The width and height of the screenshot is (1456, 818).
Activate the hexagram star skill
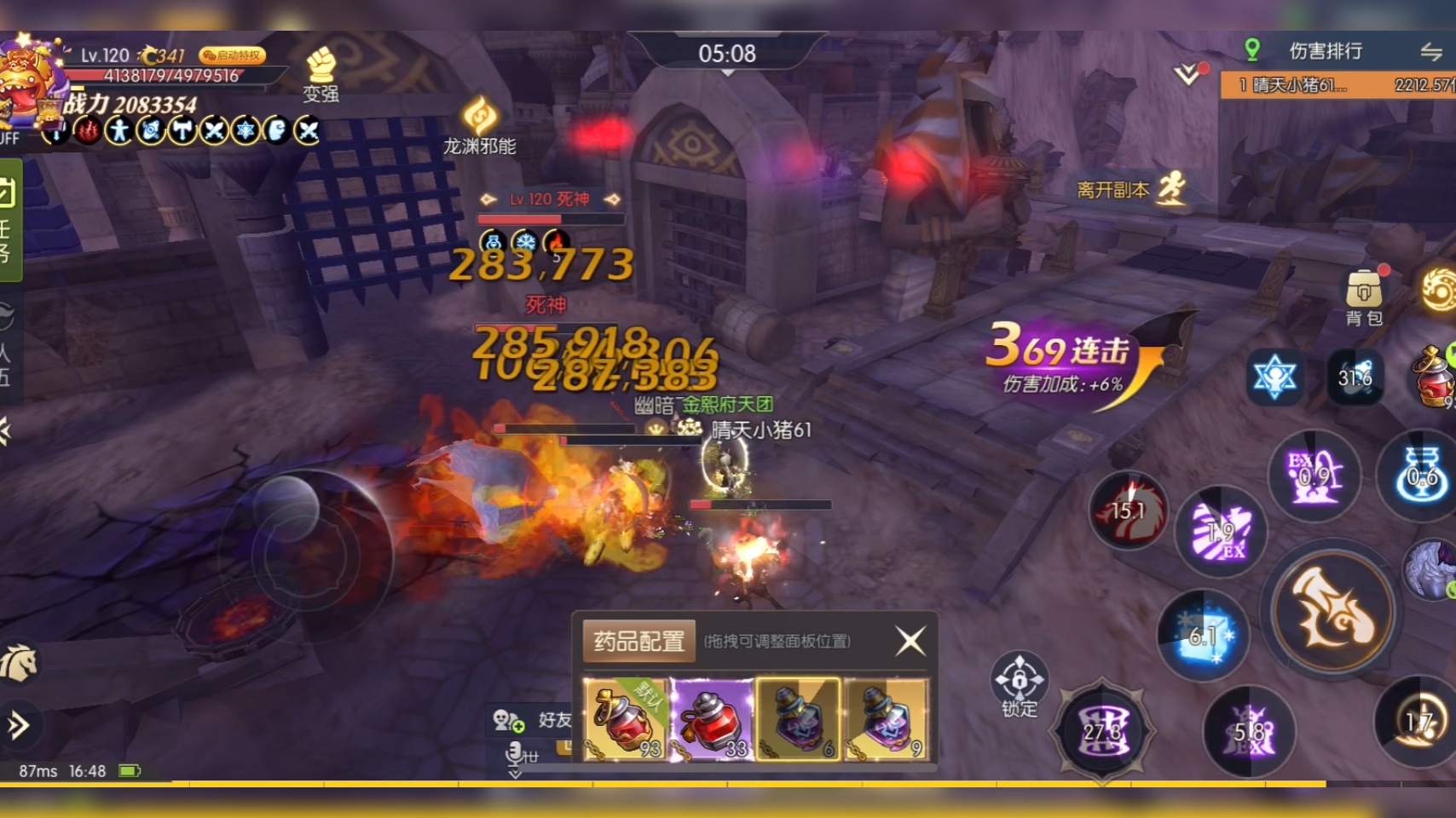click(x=1274, y=376)
